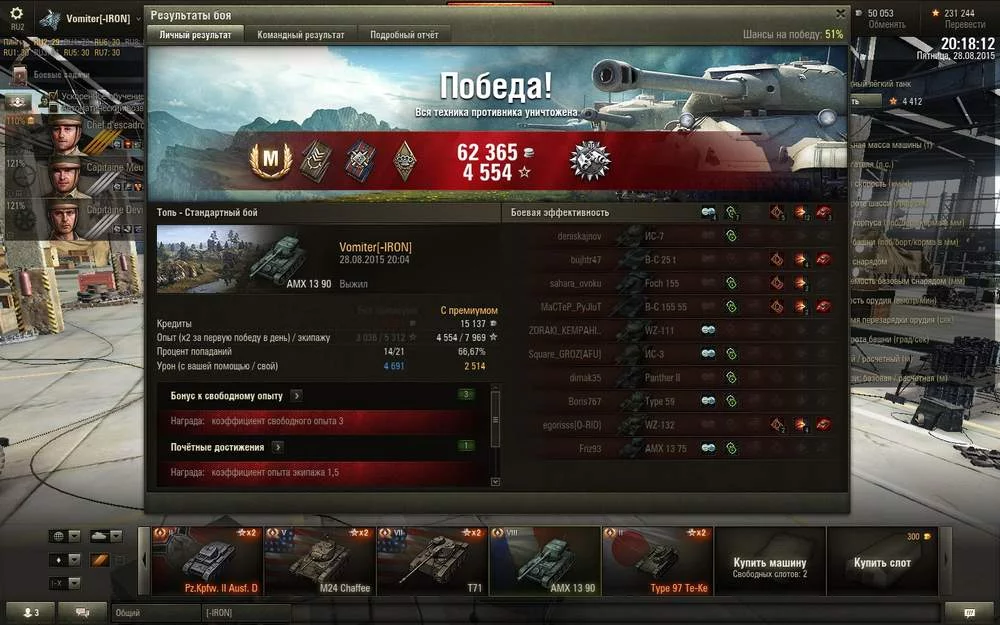This screenshot has height=625, width=1000.
Task: Close the battle results window
Action: (840, 14)
